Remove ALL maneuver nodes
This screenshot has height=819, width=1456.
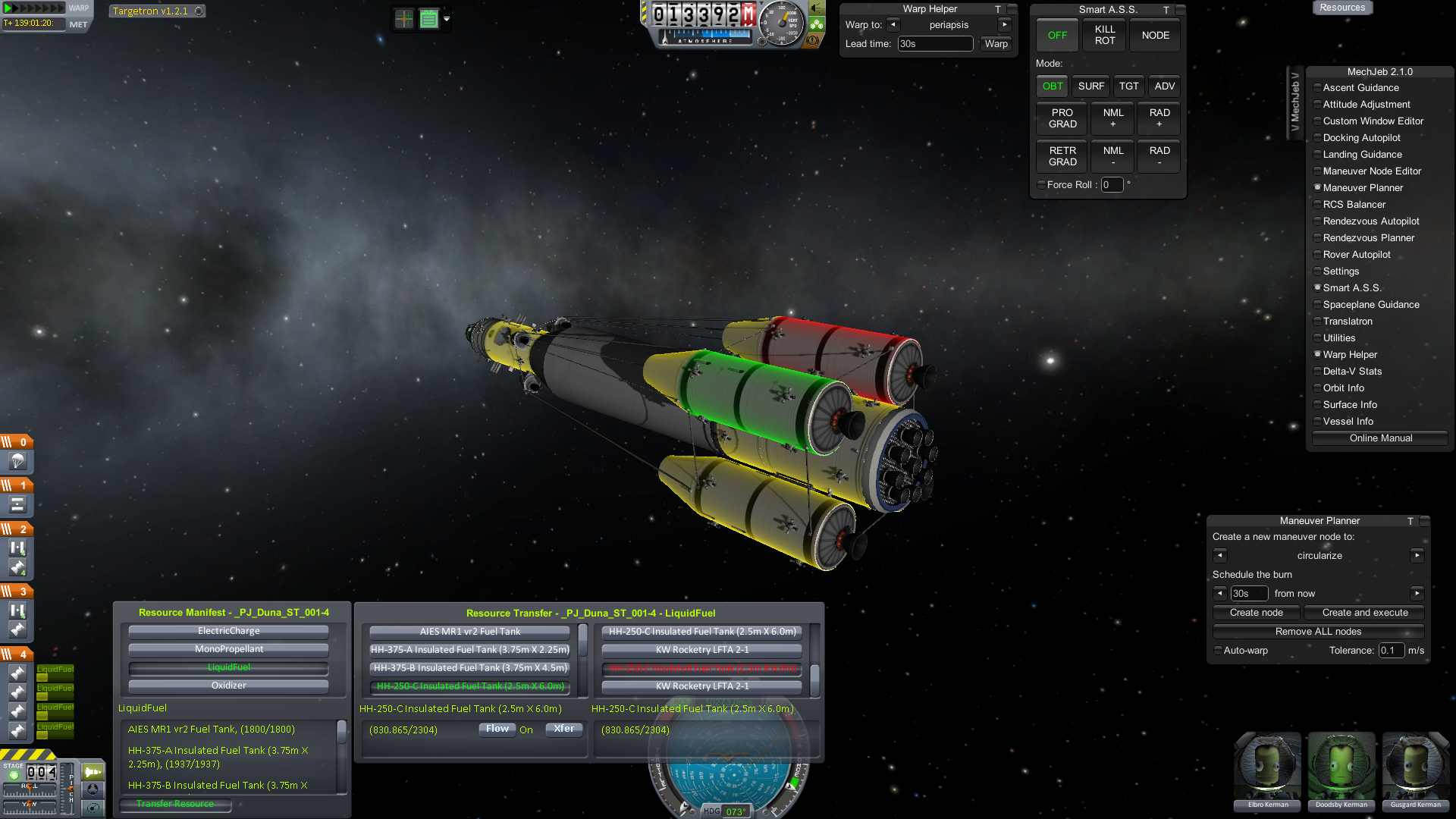point(1318,632)
